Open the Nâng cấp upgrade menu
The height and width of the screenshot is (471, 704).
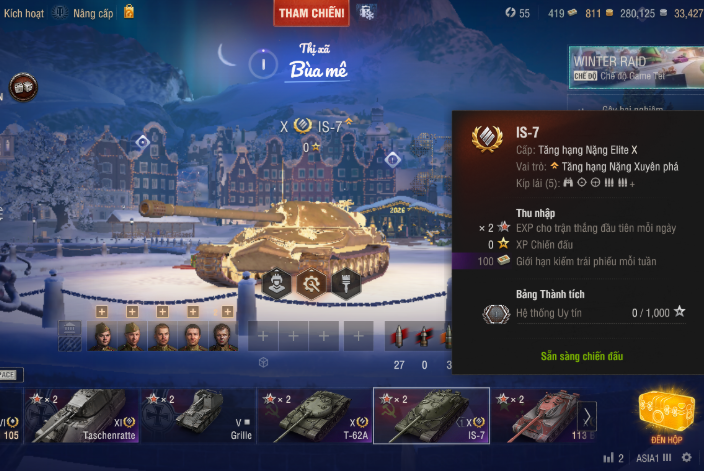tap(93, 12)
